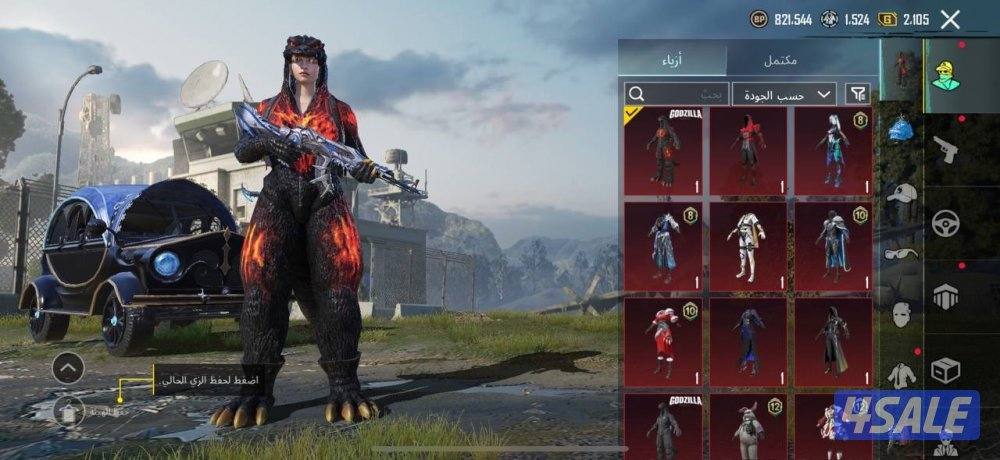Choose the red and black hooded outfit

748,151
